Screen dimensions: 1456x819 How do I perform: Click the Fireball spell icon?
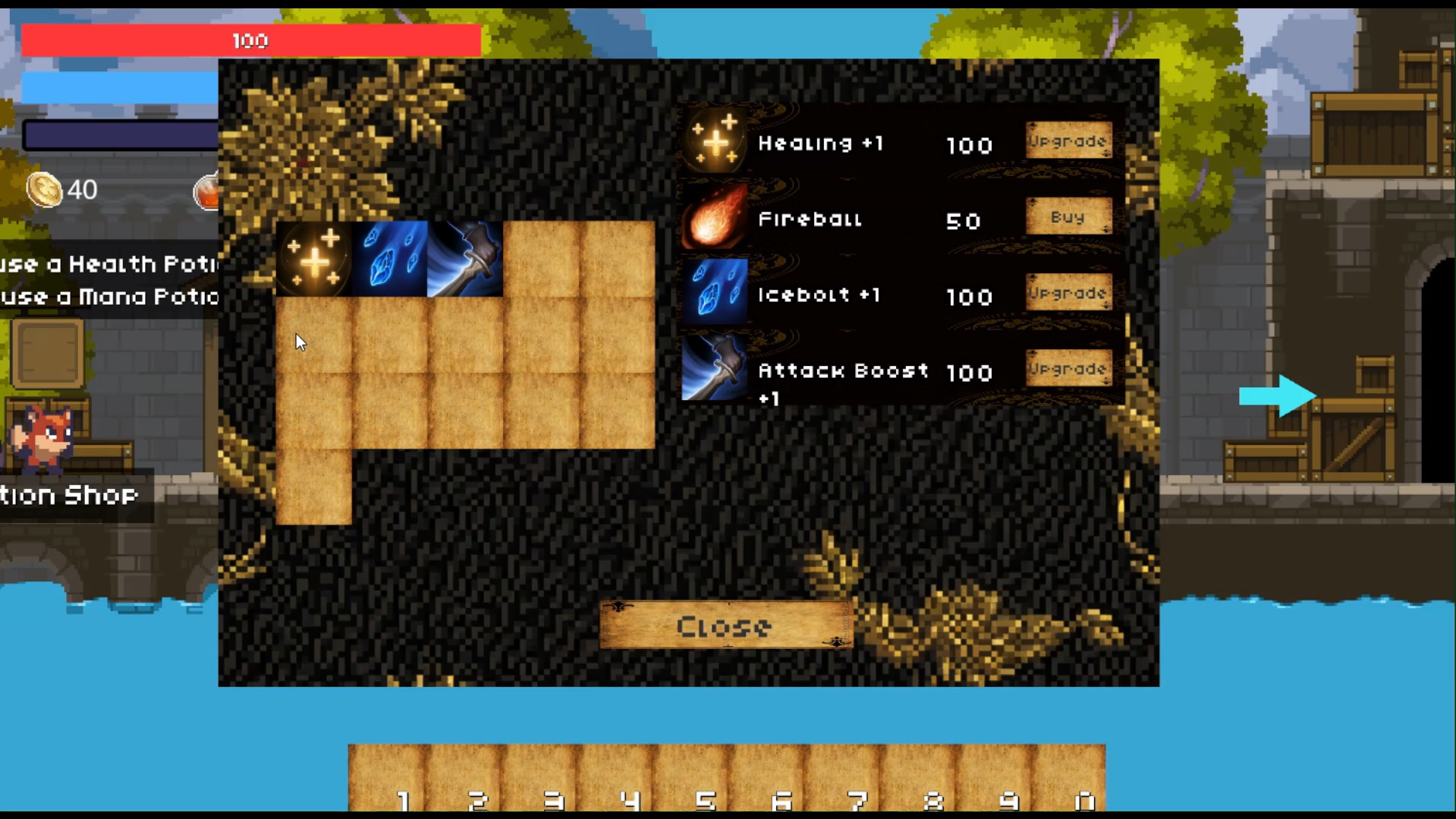tap(713, 220)
